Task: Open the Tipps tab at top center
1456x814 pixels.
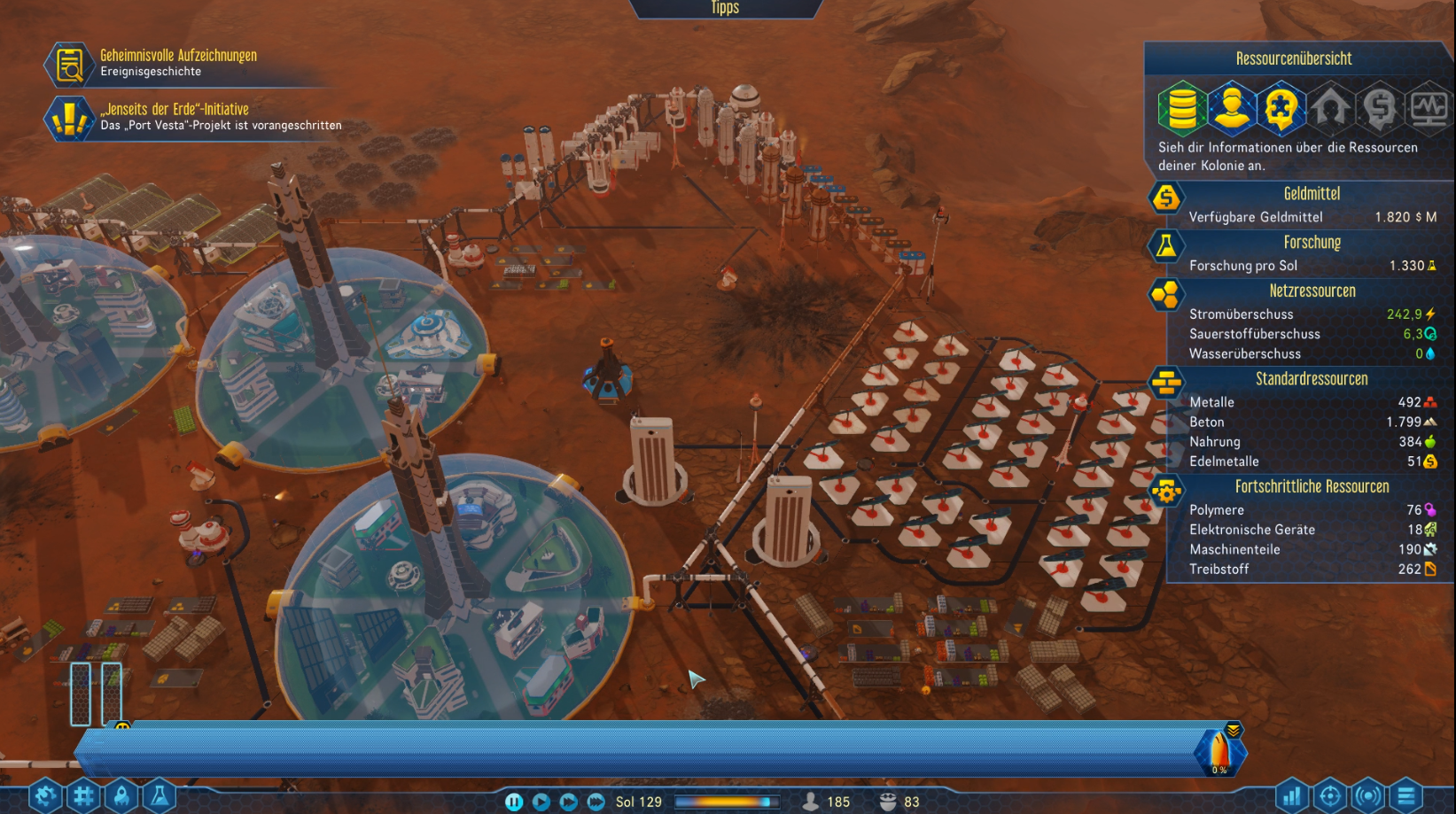Action: [x=726, y=8]
